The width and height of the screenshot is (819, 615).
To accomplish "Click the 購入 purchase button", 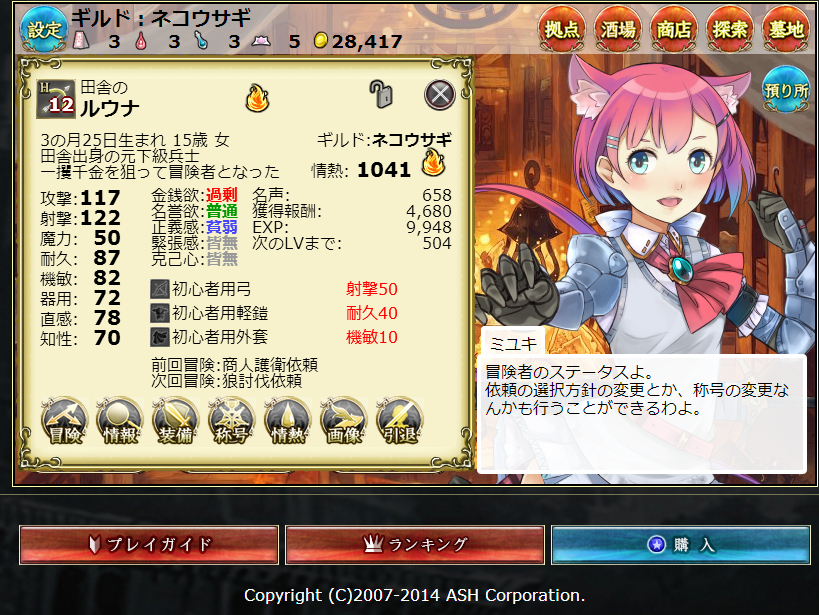I will [681, 545].
